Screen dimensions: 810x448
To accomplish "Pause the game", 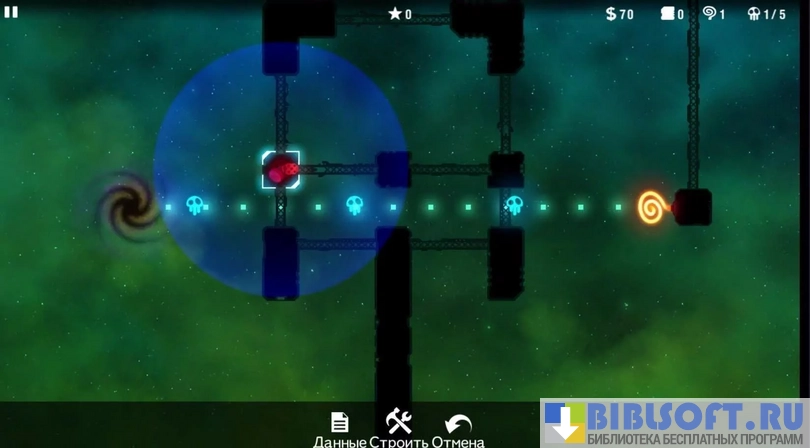I will pyautogui.click(x=11, y=12).
